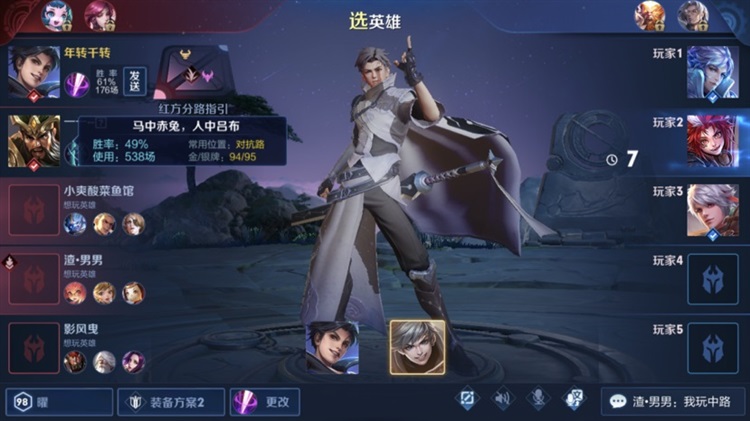Click teammate 渣·男男's empty hero slot
Viewport: 750px width, 421px height.
point(33,279)
